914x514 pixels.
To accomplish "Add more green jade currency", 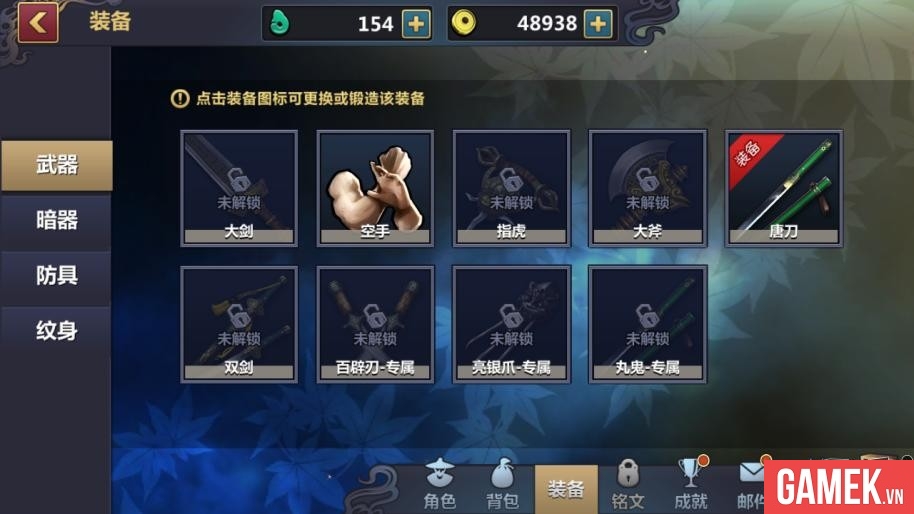I will (x=416, y=24).
